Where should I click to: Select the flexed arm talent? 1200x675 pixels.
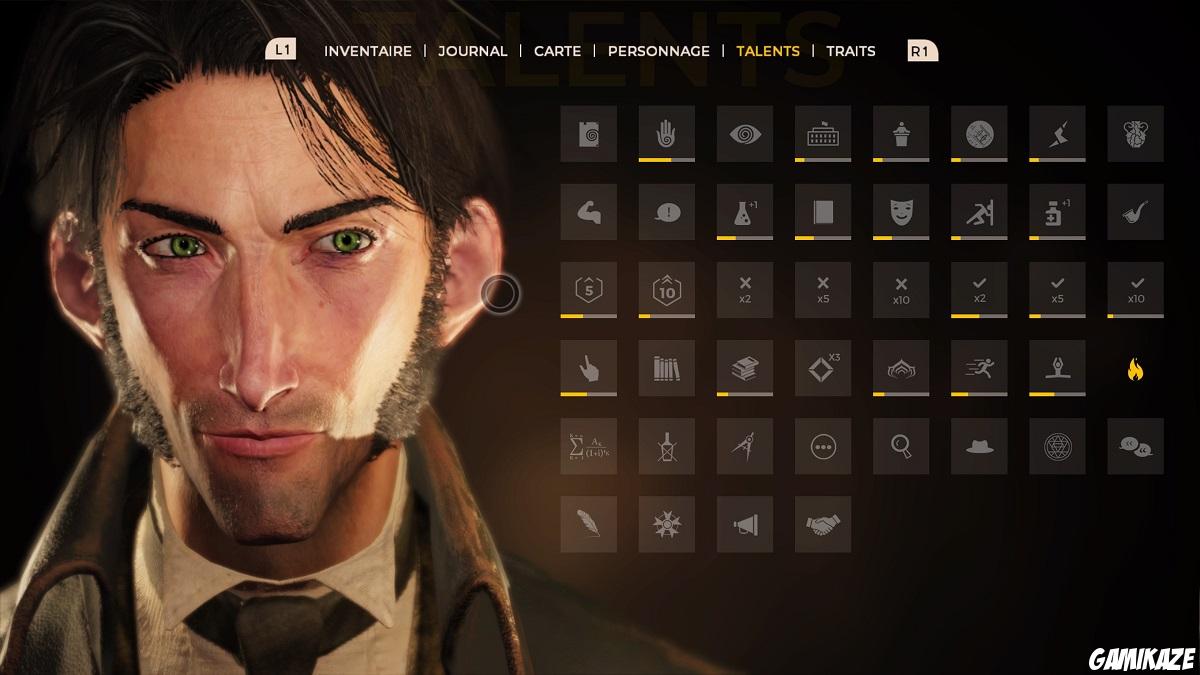click(x=589, y=212)
